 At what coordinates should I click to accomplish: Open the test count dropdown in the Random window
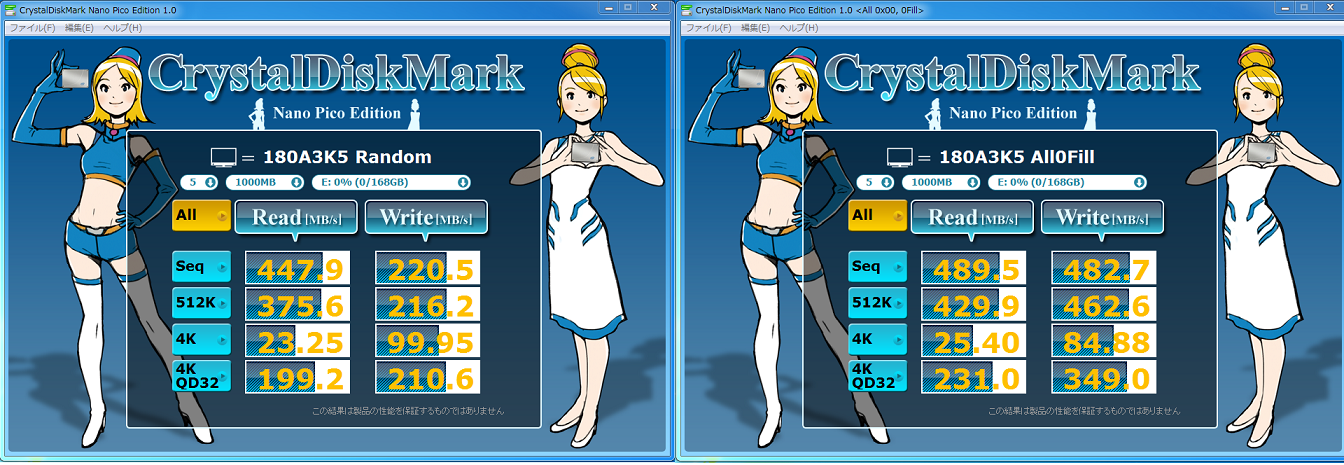[201, 182]
